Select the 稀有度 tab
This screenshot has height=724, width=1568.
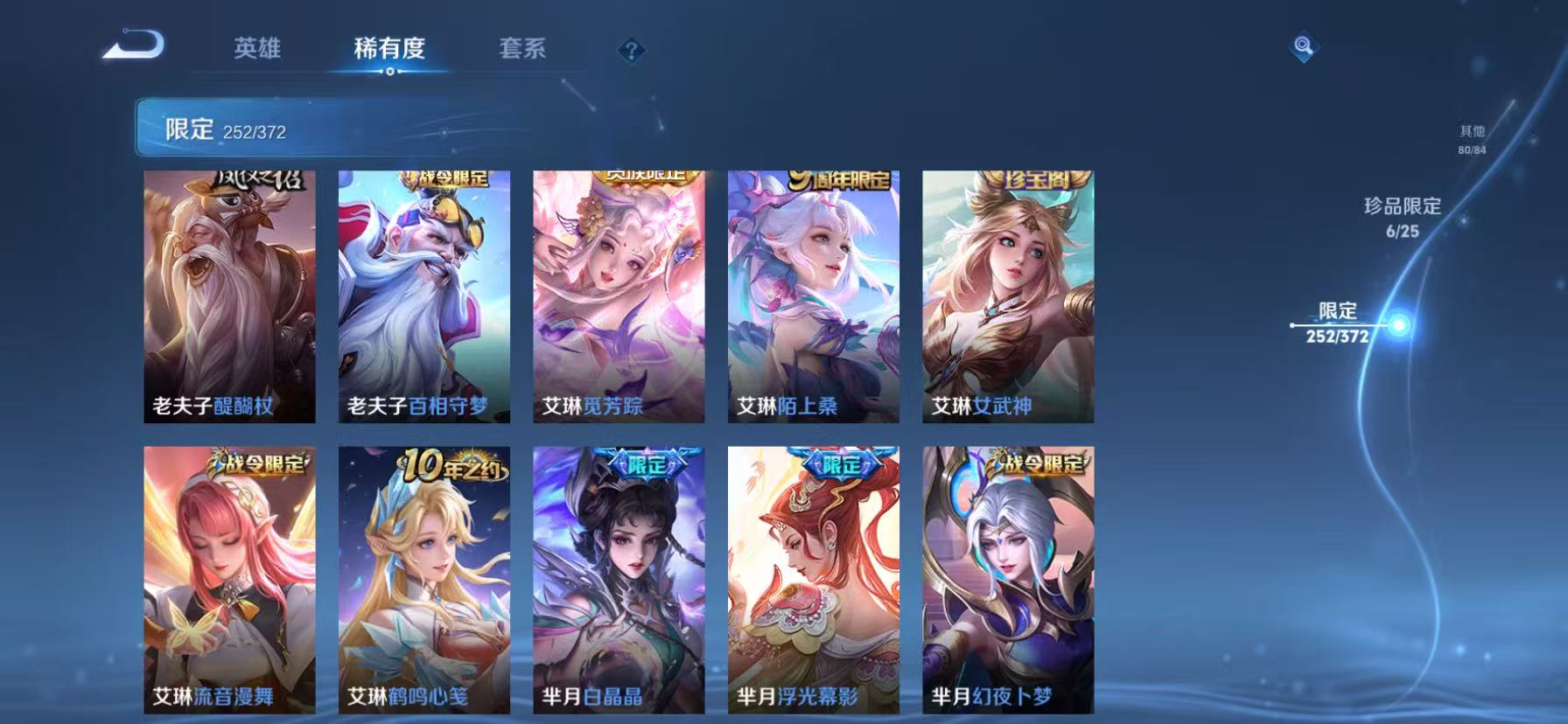tap(391, 50)
